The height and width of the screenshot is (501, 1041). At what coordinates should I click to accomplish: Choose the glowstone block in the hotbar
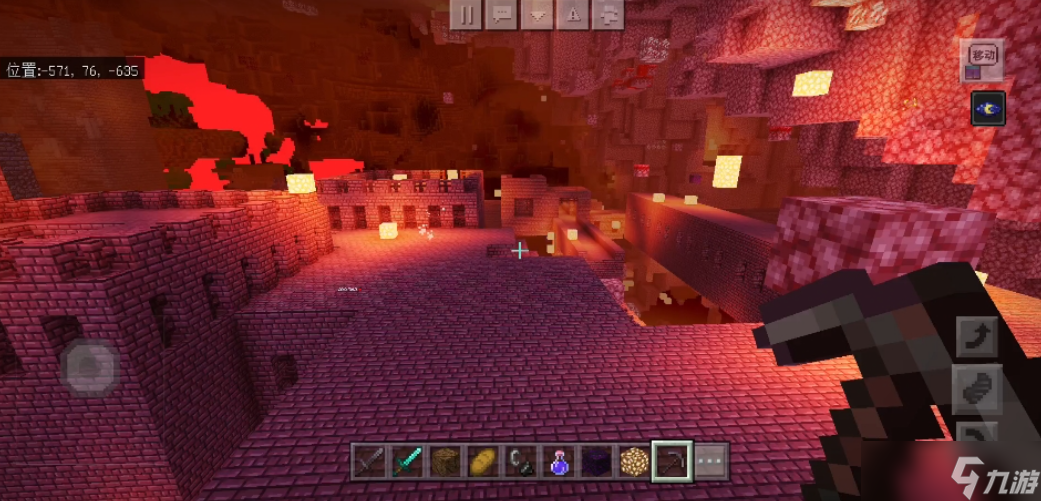(633, 461)
